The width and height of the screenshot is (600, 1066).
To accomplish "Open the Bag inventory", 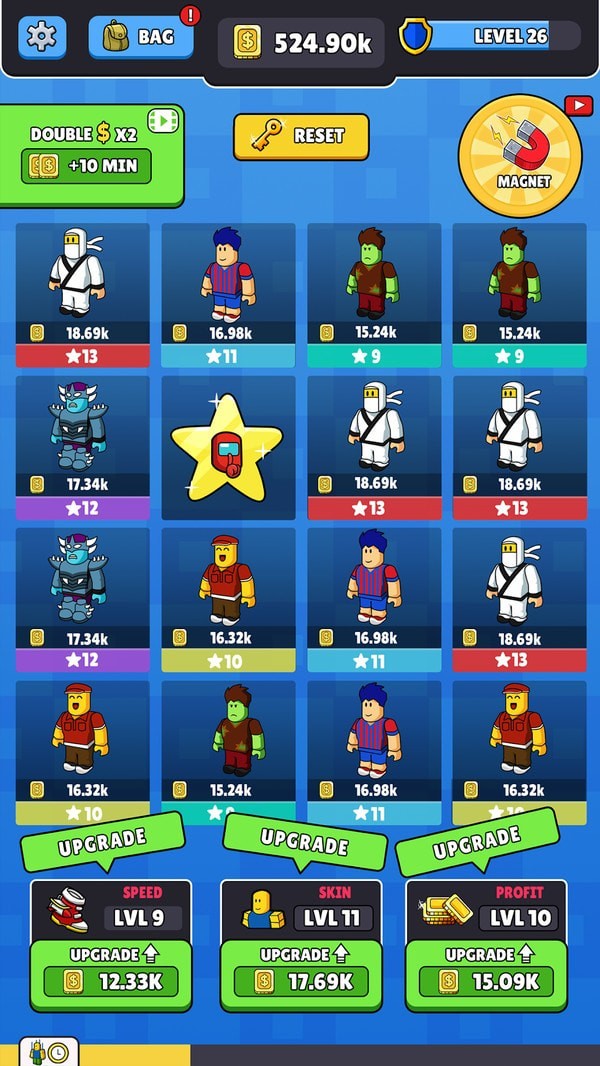I will click(x=140, y=37).
